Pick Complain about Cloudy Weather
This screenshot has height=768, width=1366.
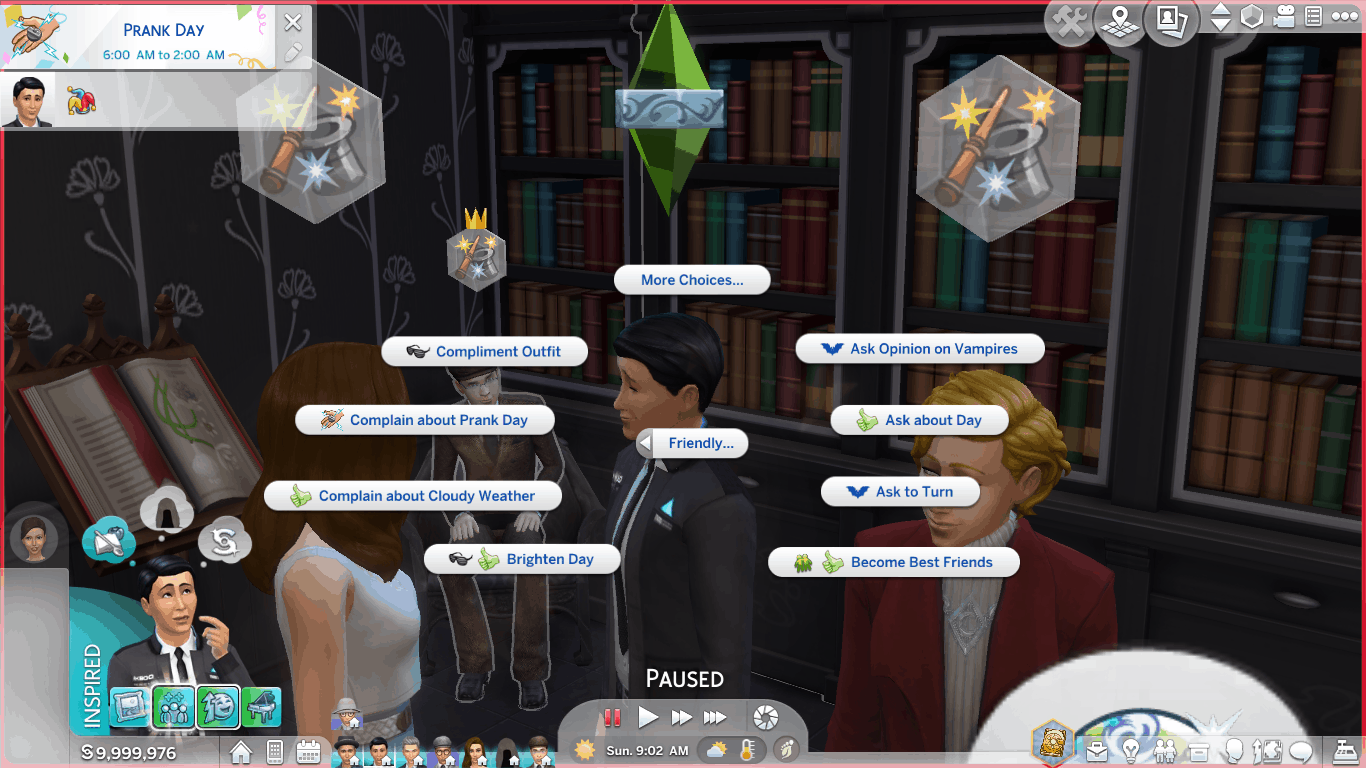point(413,496)
